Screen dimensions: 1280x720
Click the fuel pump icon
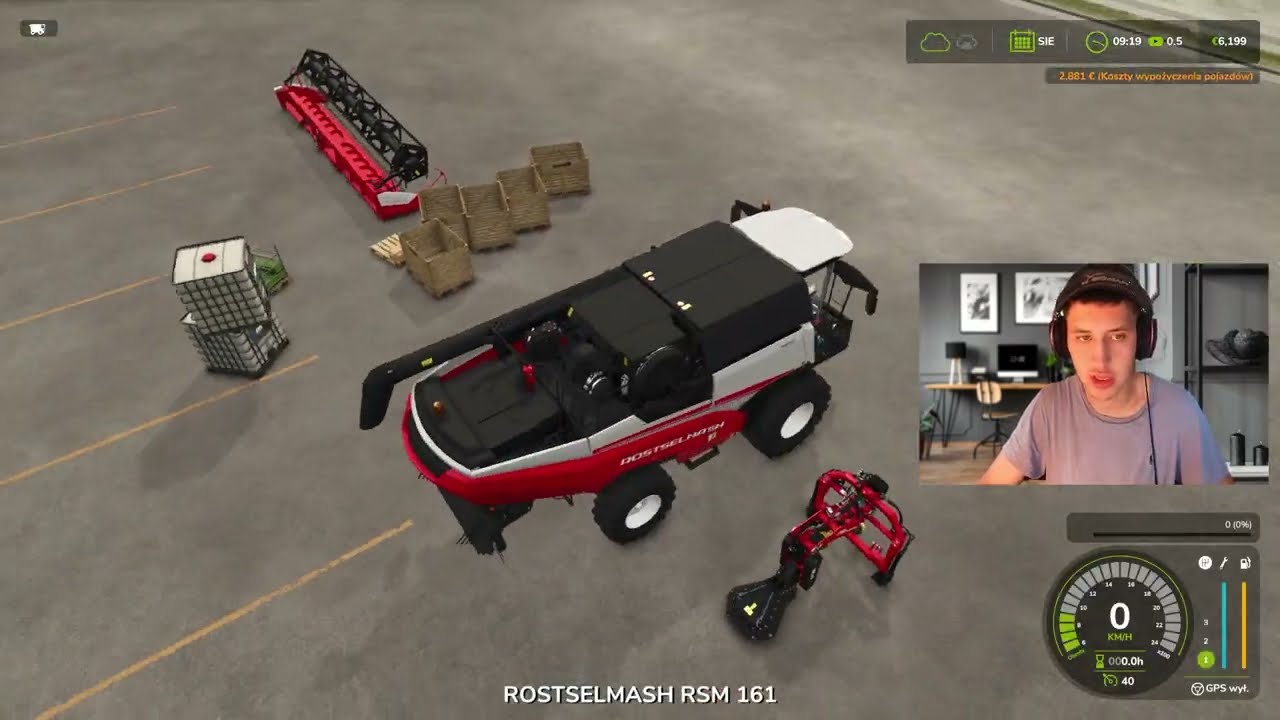[x=1245, y=563]
